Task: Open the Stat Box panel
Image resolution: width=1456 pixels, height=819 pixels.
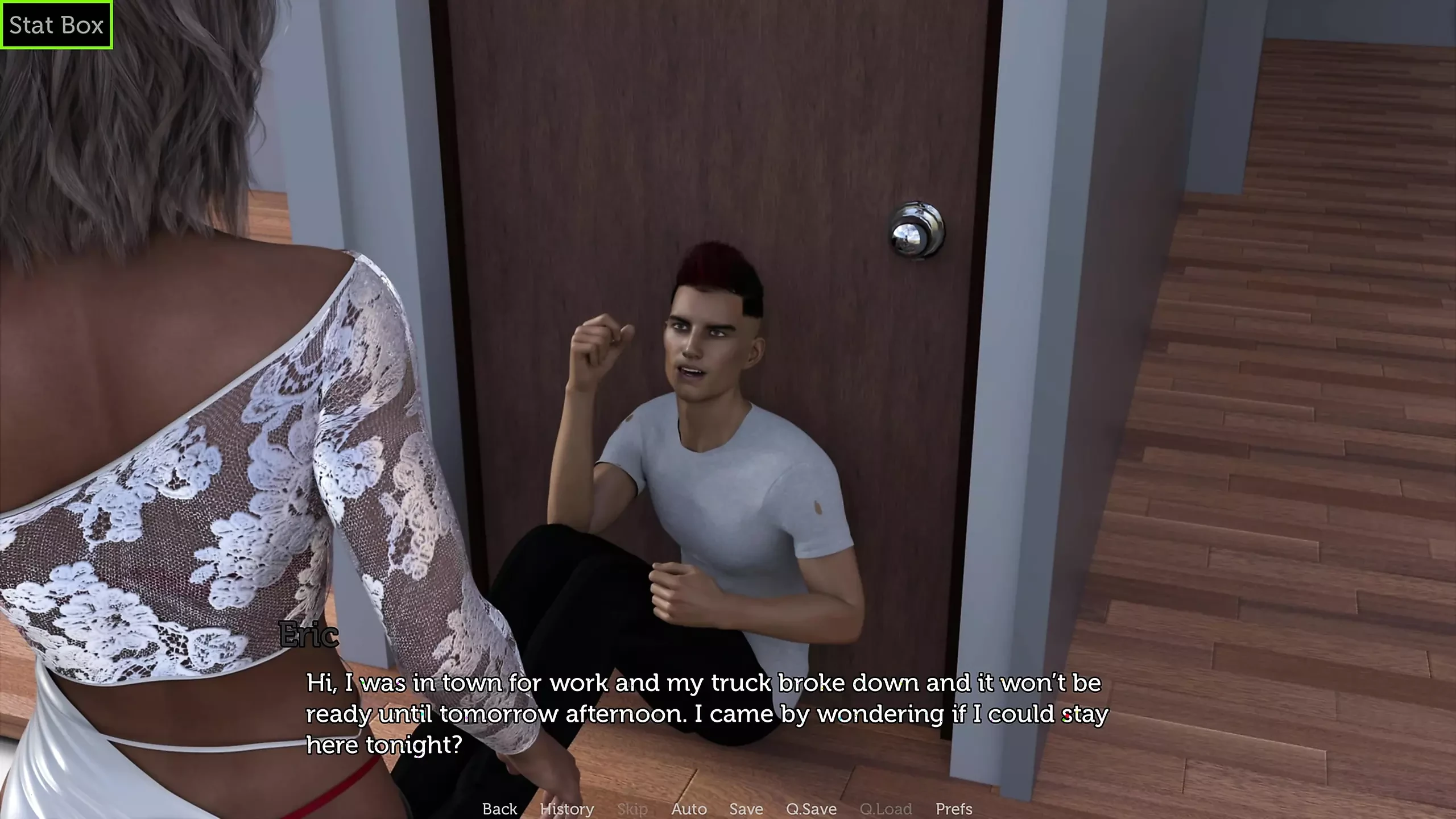Action: point(56,25)
